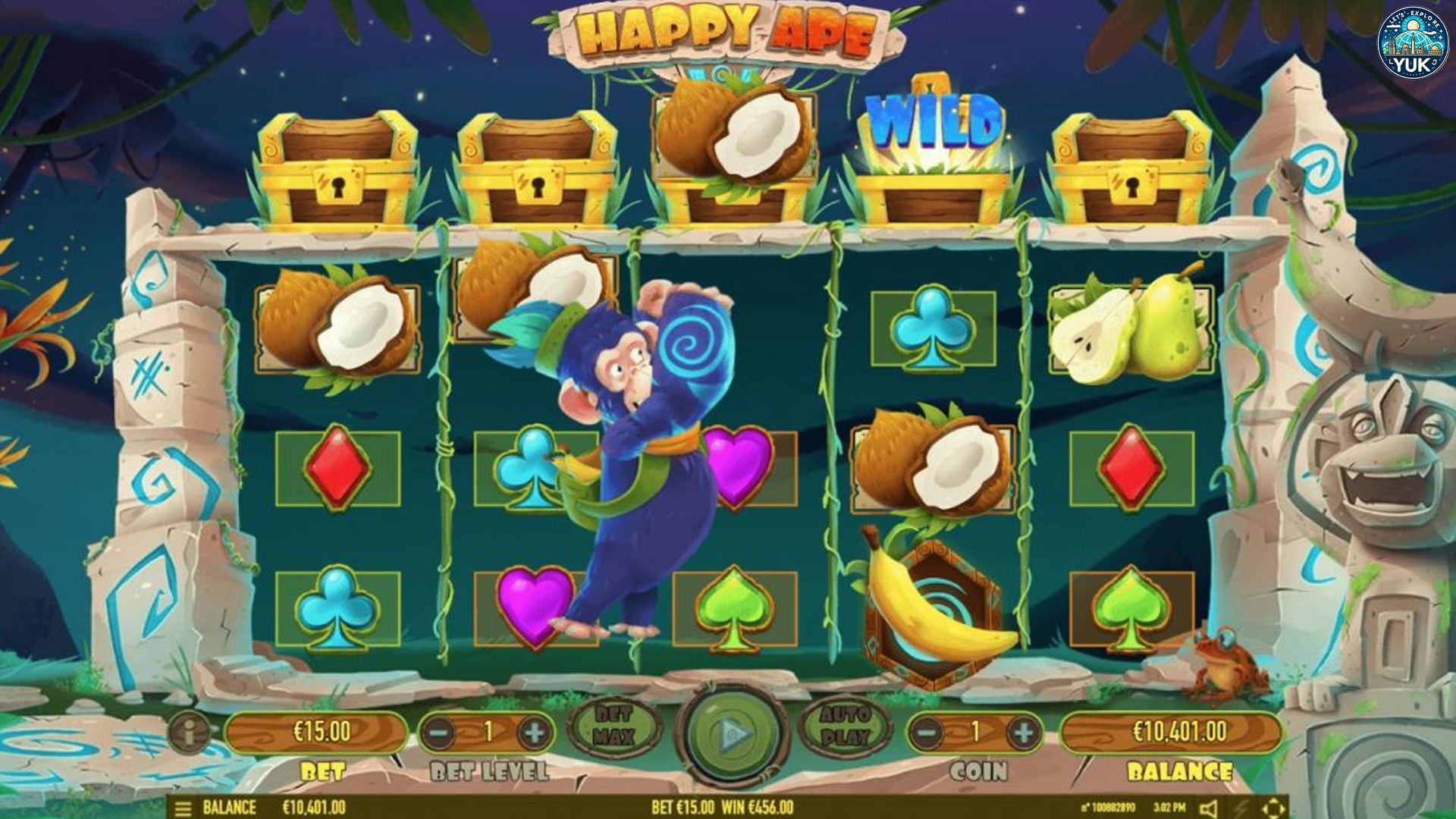Mute game sounds with the speaker icon
Viewport: 1456px width, 819px height.
[x=1209, y=808]
